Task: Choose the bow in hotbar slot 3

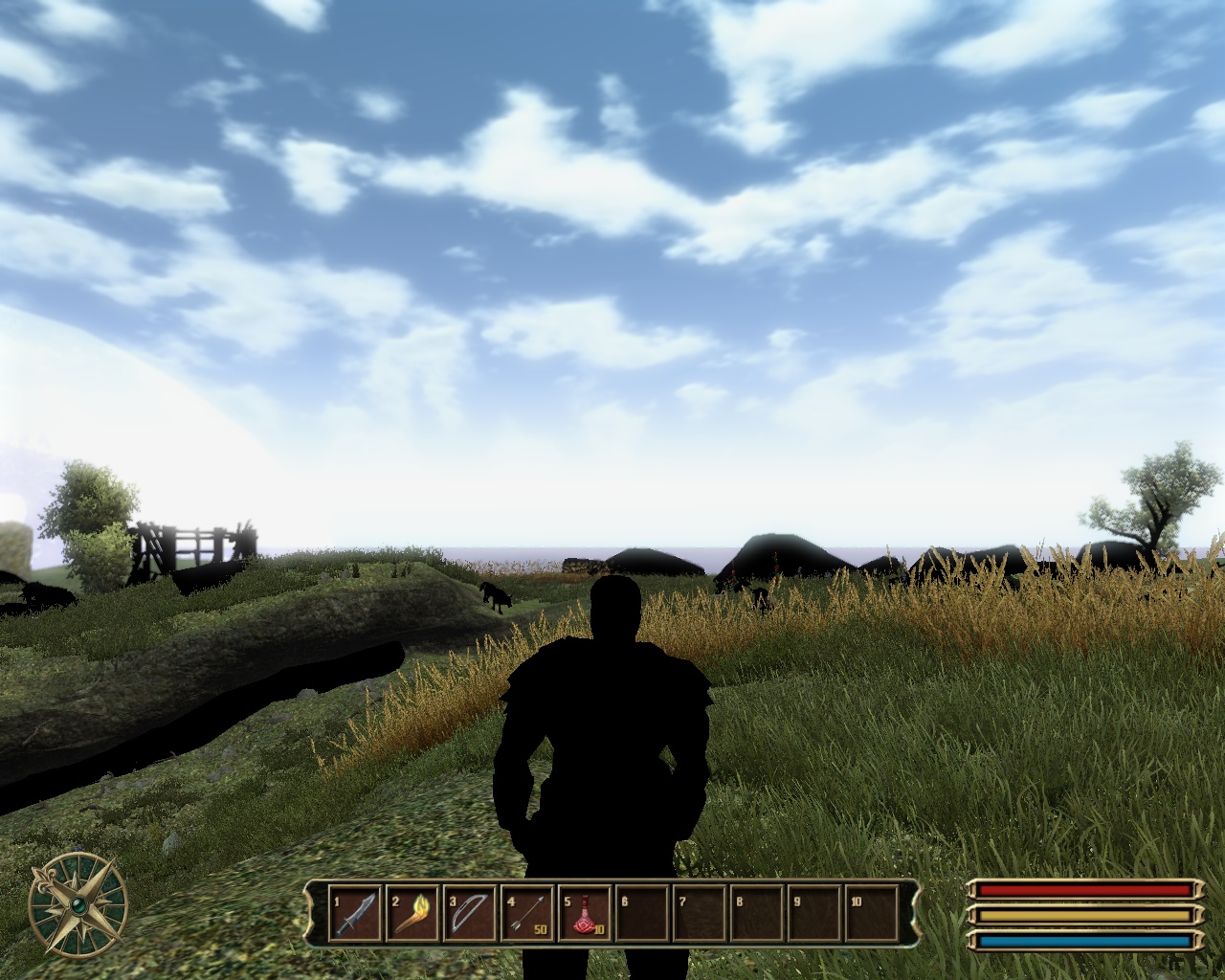Action: click(471, 914)
